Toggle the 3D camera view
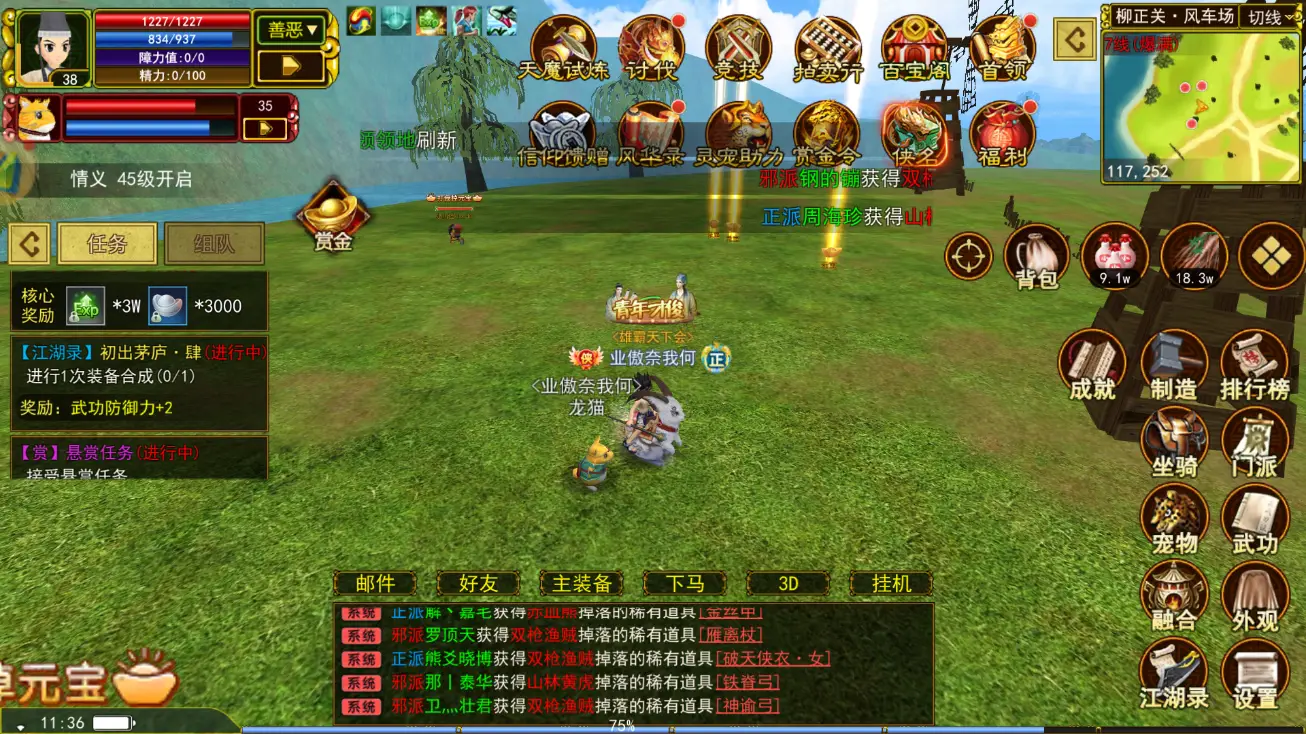 (788, 582)
